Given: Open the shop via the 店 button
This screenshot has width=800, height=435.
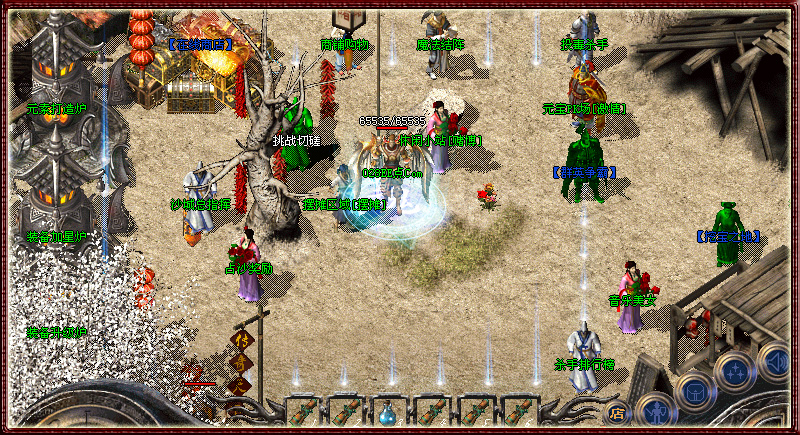Looking at the screenshot, I should 617,410.
